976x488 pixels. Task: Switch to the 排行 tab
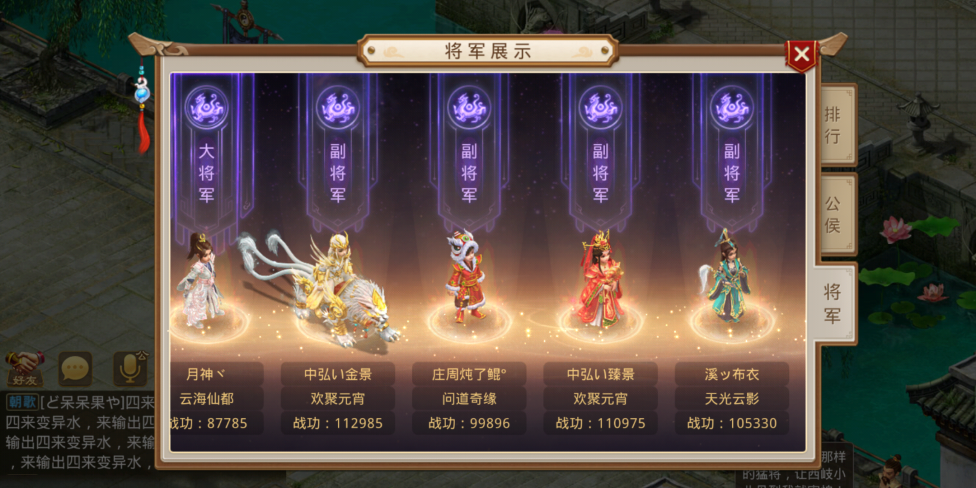(x=832, y=124)
